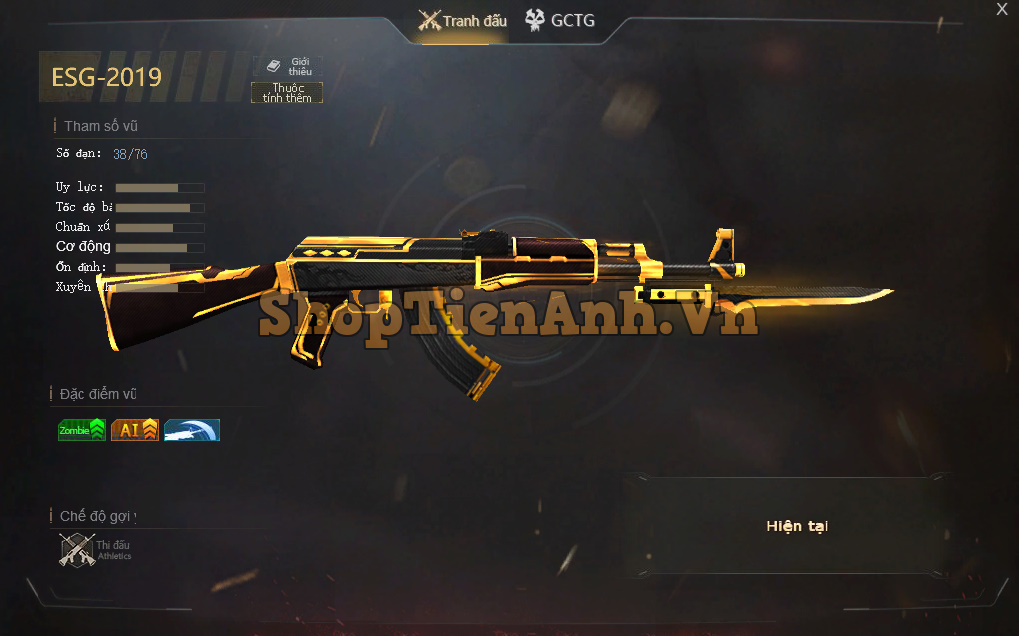The image size is (1019, 636).
Task: Click the Hiện tại panel
Action: point(797,526)
